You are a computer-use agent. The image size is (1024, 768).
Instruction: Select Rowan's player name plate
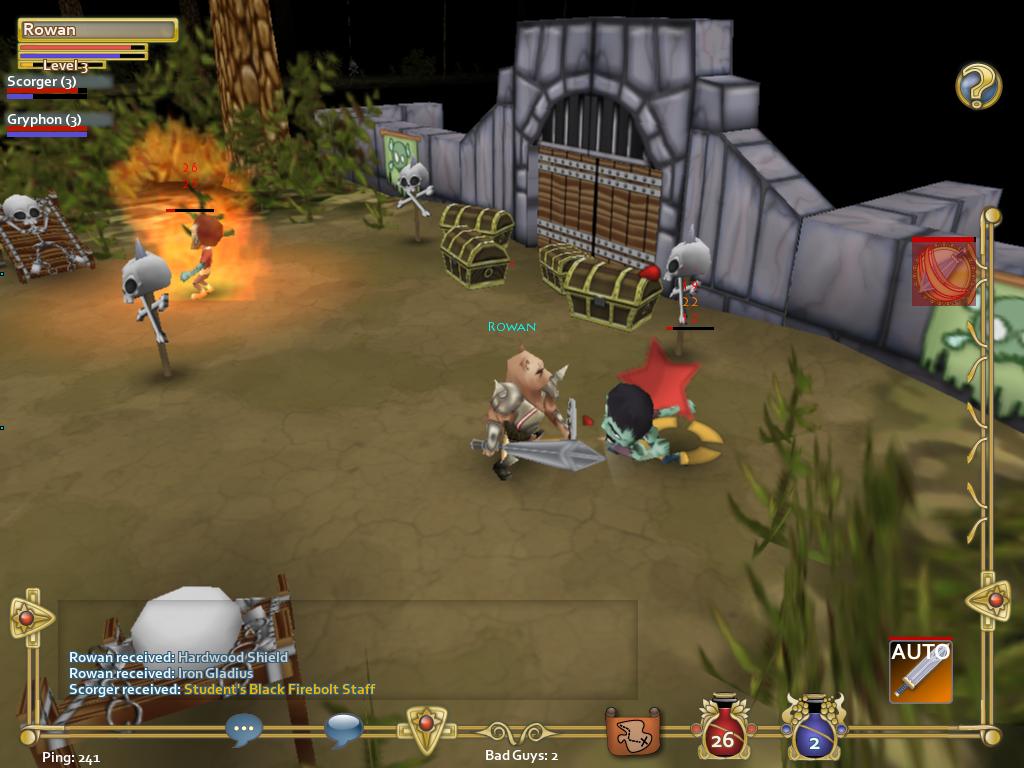click(97, 30)
